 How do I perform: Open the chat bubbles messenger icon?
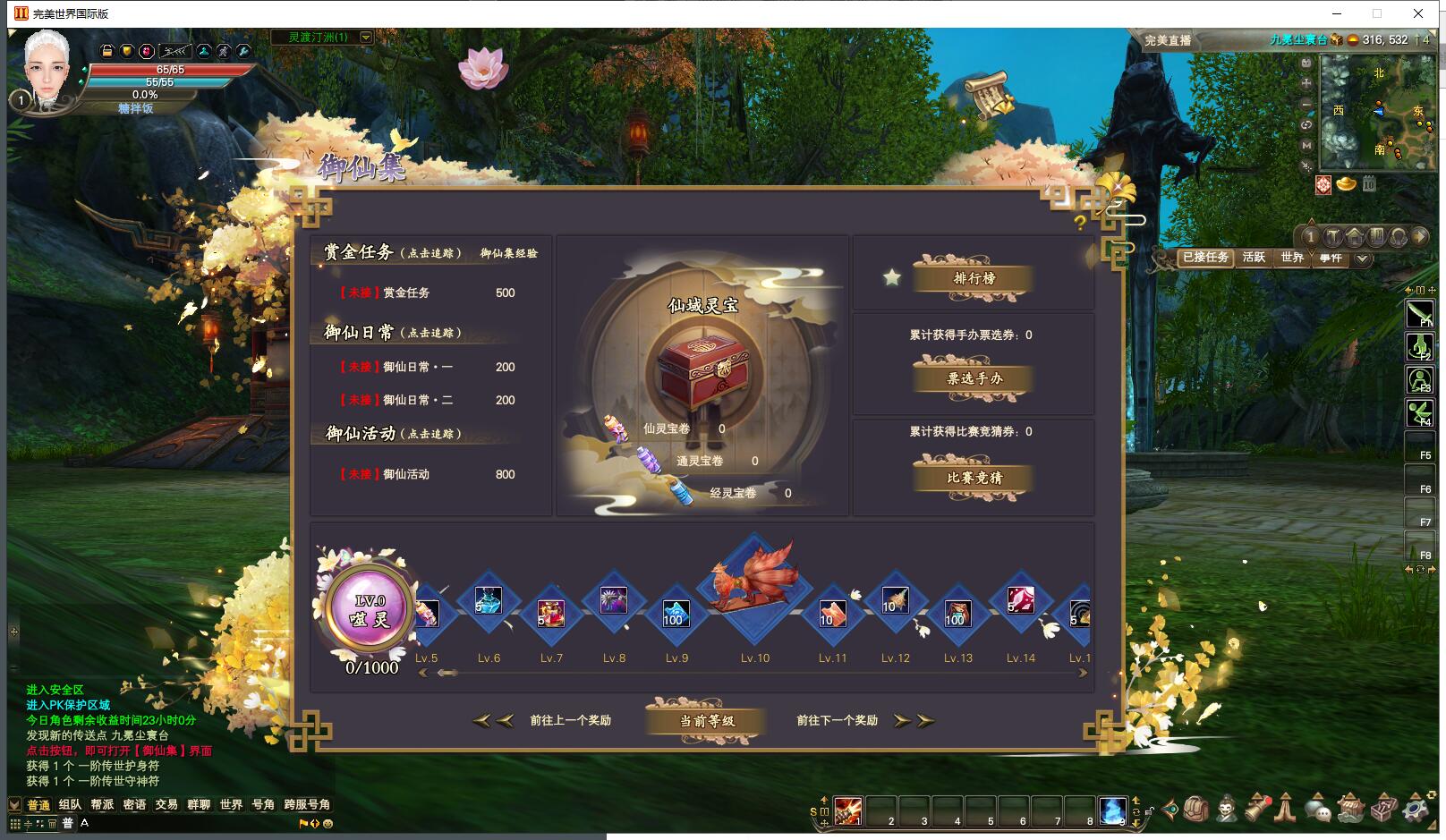click(1318, 810)
